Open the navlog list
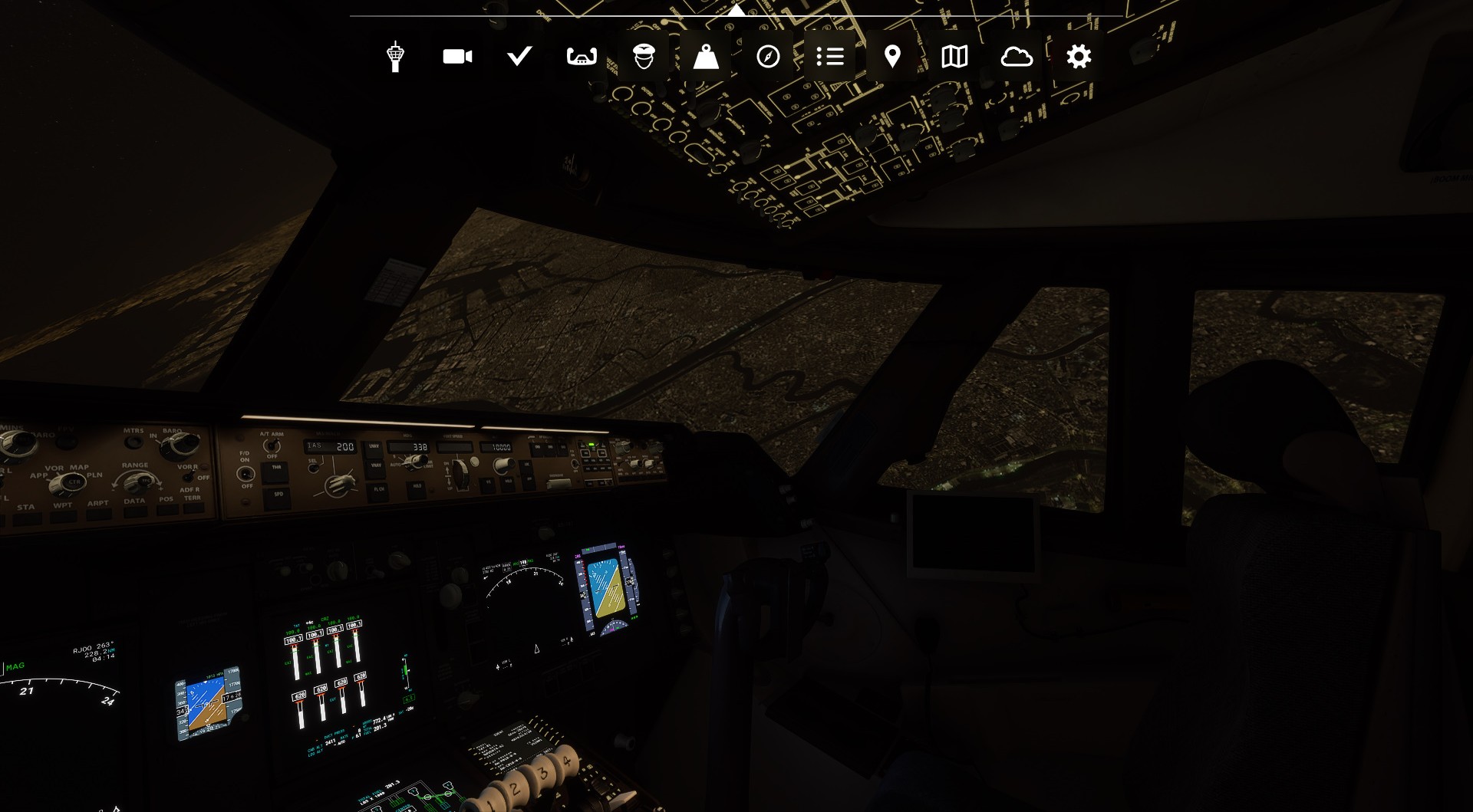The width and height of the screenshot is (1473, 812). pyautogui.click(x=830, y=55)
